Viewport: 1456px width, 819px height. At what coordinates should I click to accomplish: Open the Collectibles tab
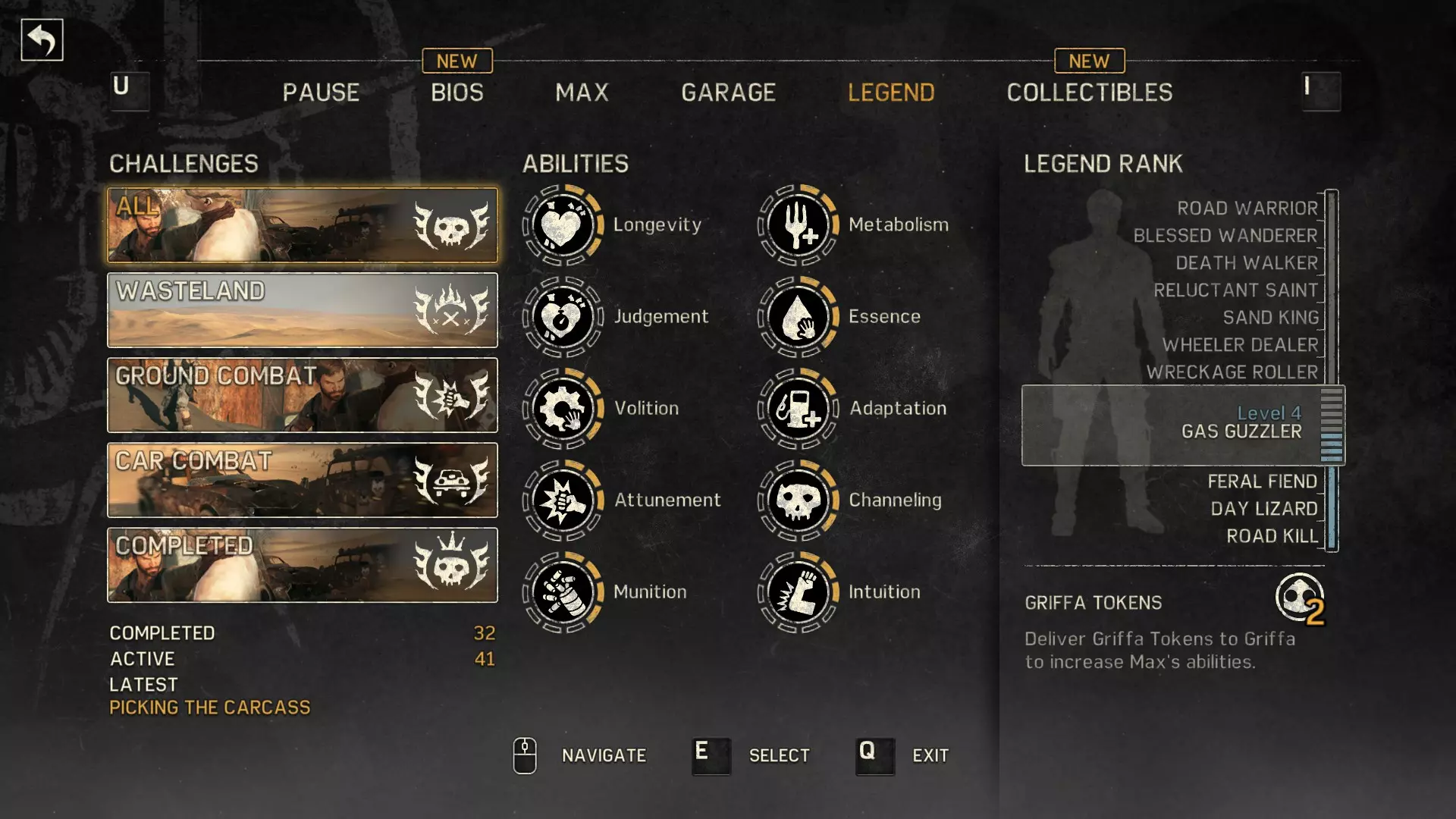click(x=1089, y=93)
